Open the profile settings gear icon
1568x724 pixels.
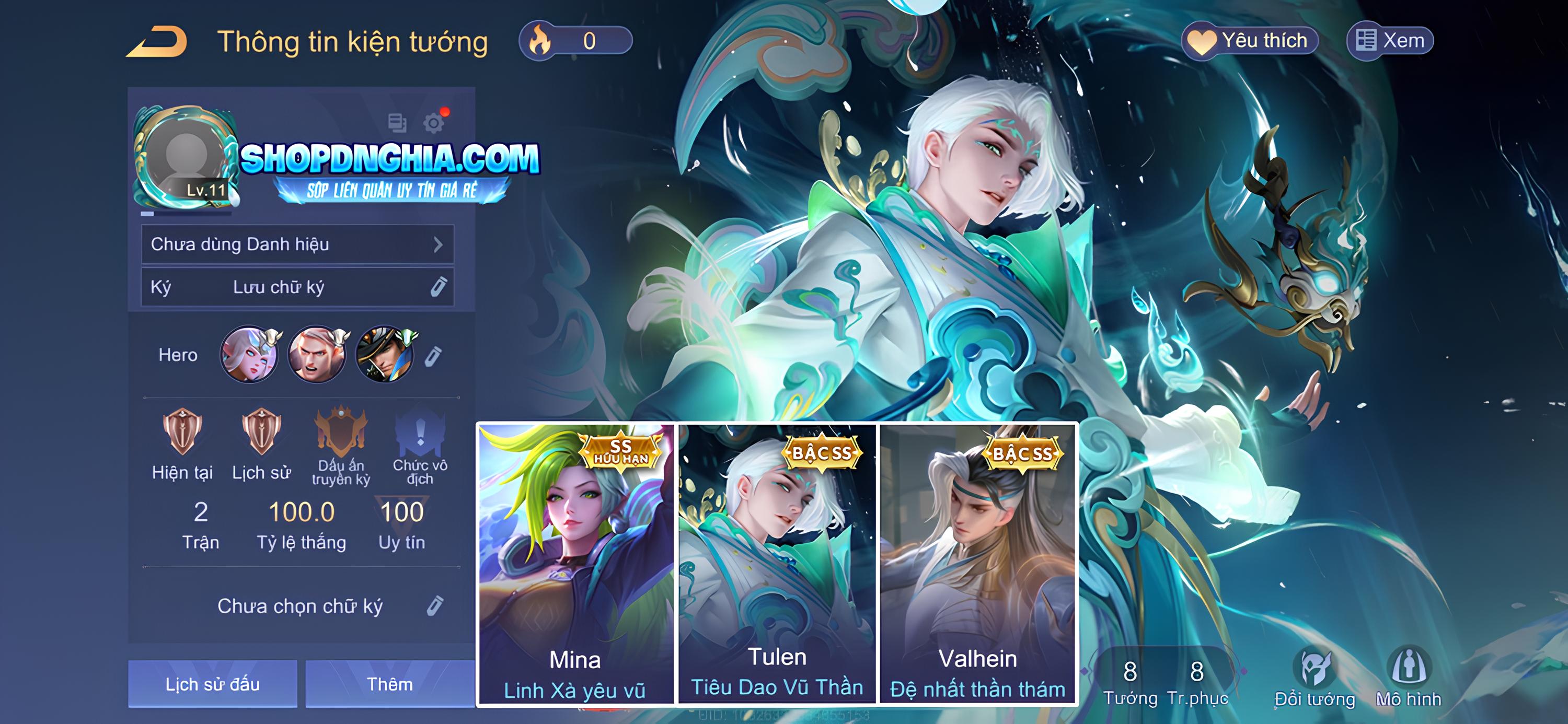[x=433, y=123]
